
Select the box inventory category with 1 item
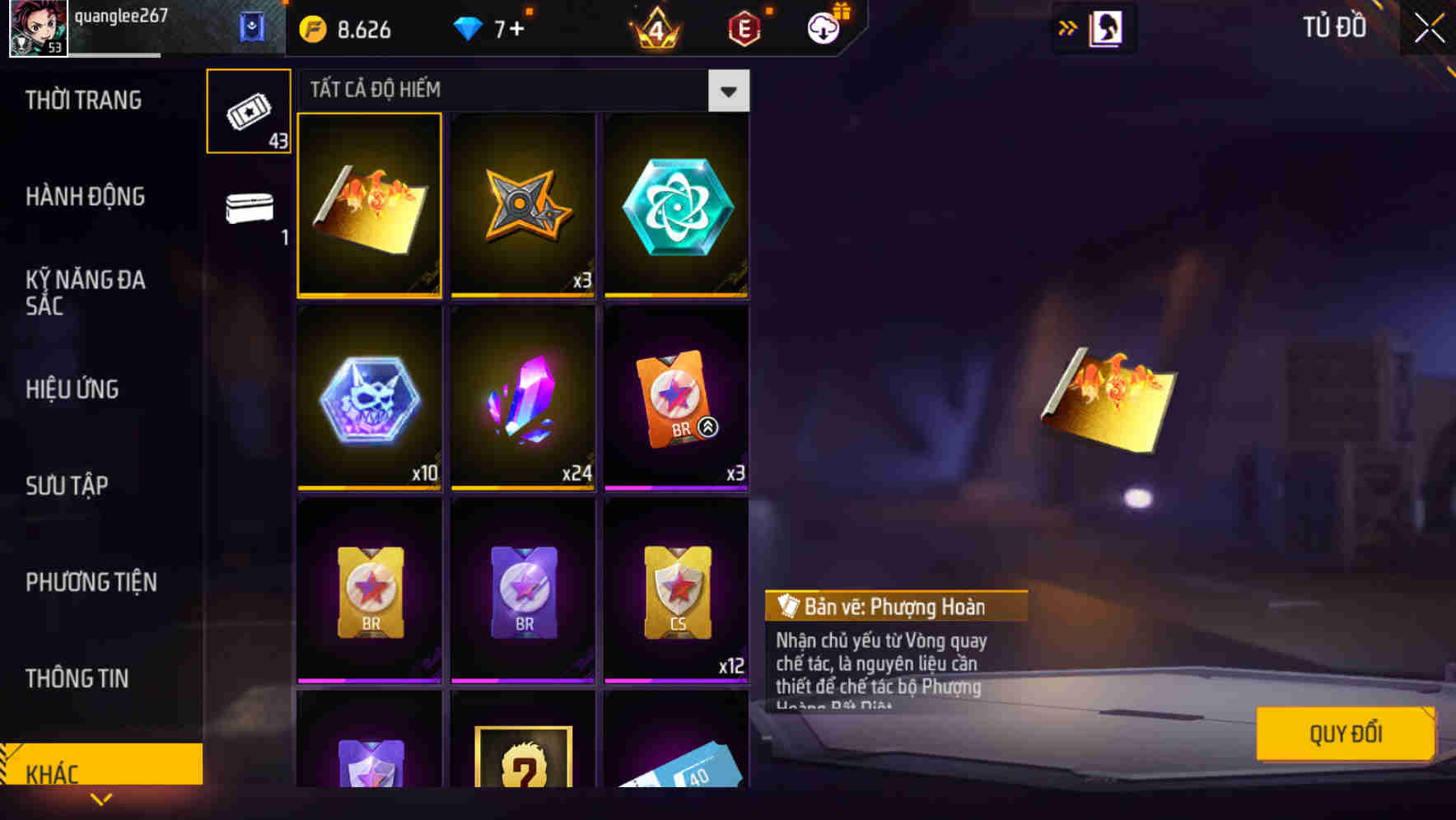point(248,210)
